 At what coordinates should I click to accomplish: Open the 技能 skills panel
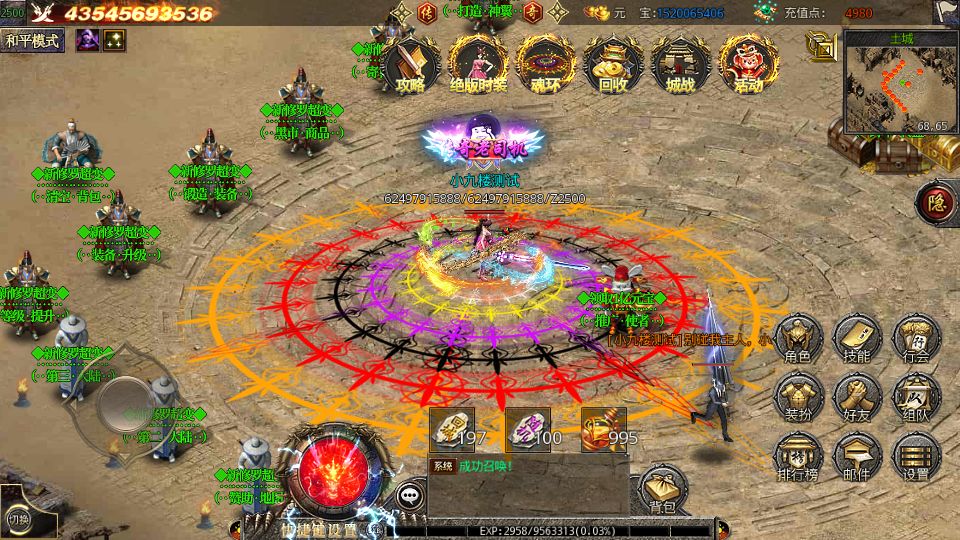tap(857, 338)
